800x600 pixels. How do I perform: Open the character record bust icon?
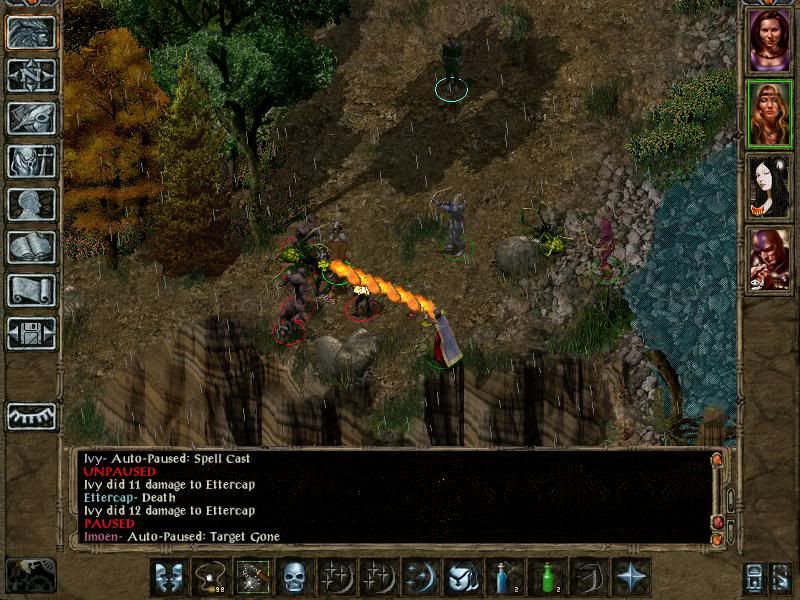click(x=31, y=204)
